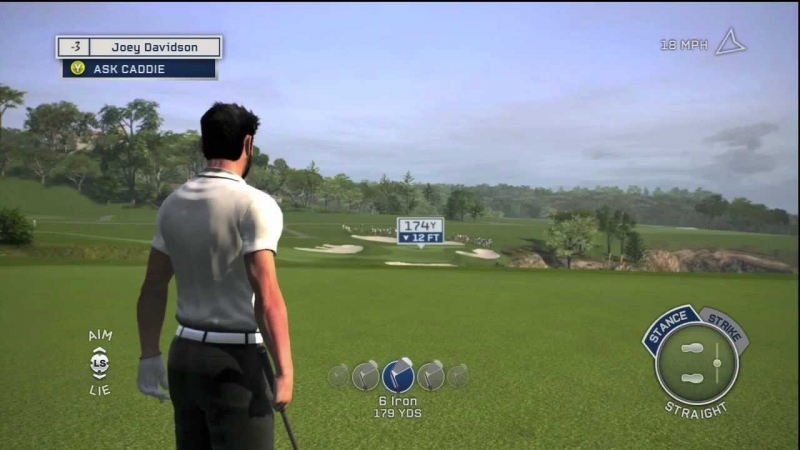This screenshot has width=800, height=450.
Task: Select the 174Y distance target marker
Action: coord(420,230)
